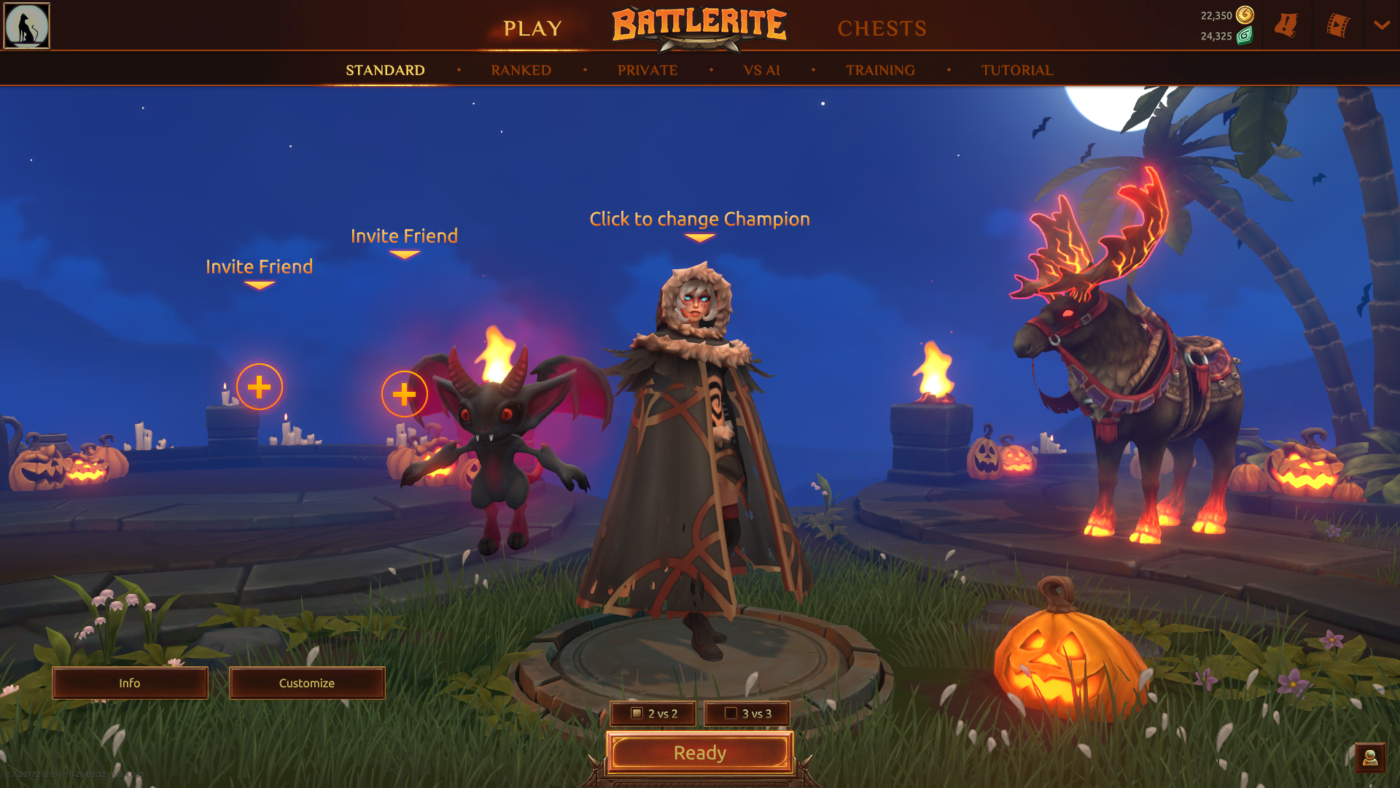Open Customize for your champion

click(306, 682)
